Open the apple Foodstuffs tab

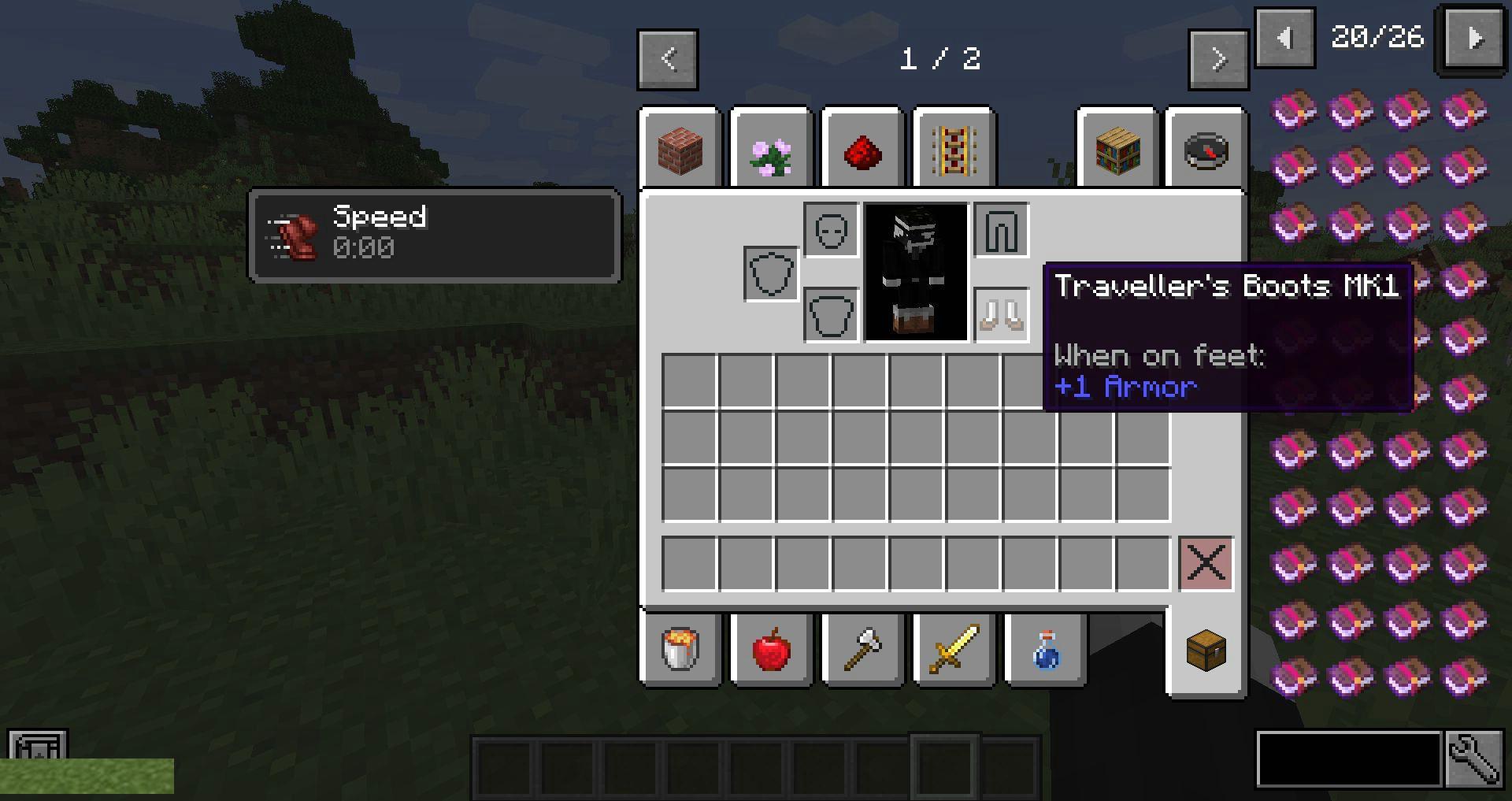[x=772, y=650]
